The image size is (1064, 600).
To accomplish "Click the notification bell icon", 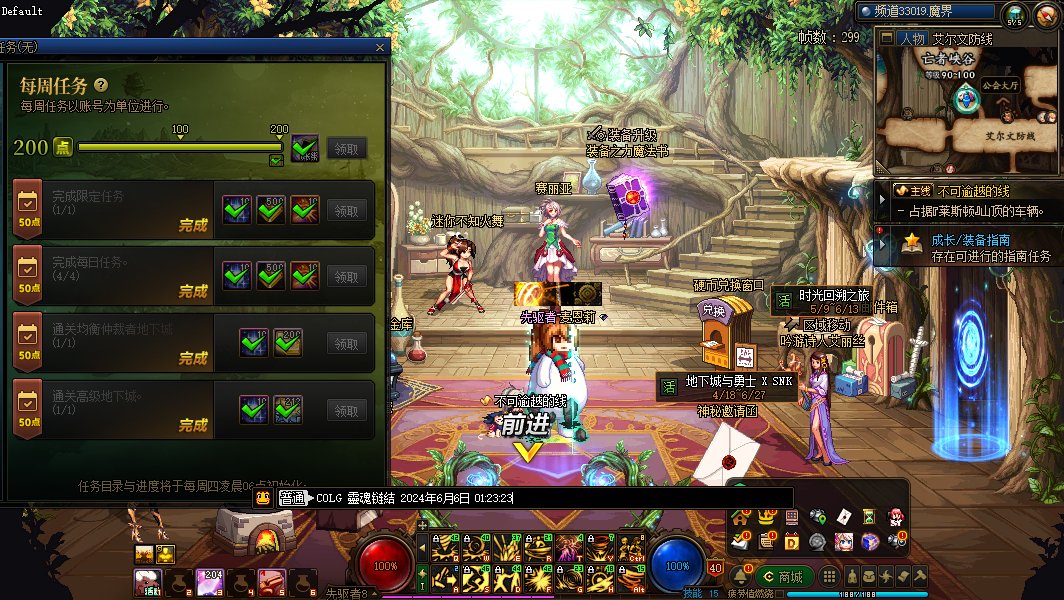I will click(x=740, y=576).
